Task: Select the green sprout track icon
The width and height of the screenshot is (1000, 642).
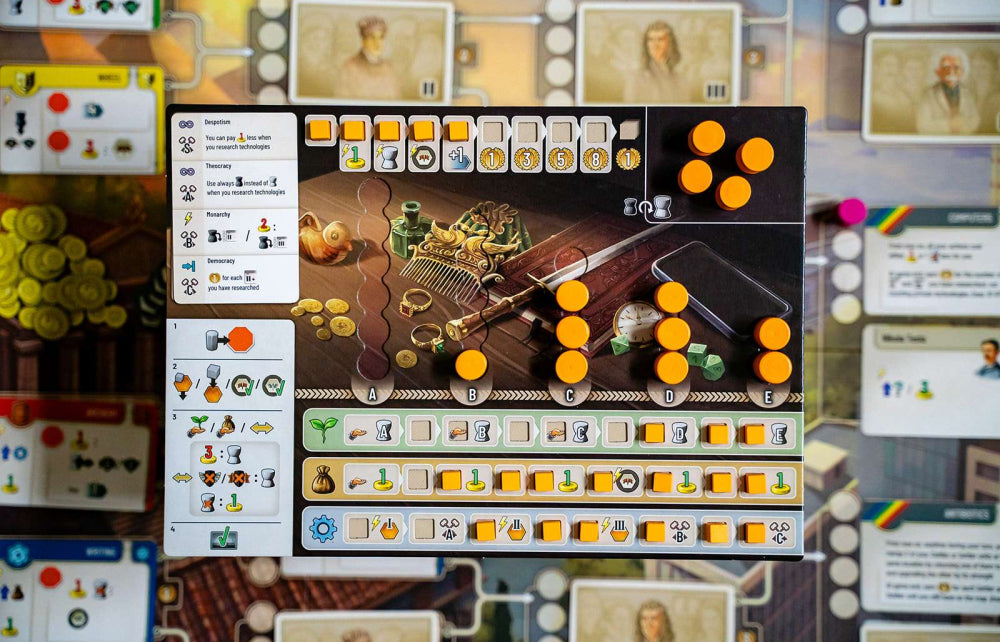Action: pos(323,430)
